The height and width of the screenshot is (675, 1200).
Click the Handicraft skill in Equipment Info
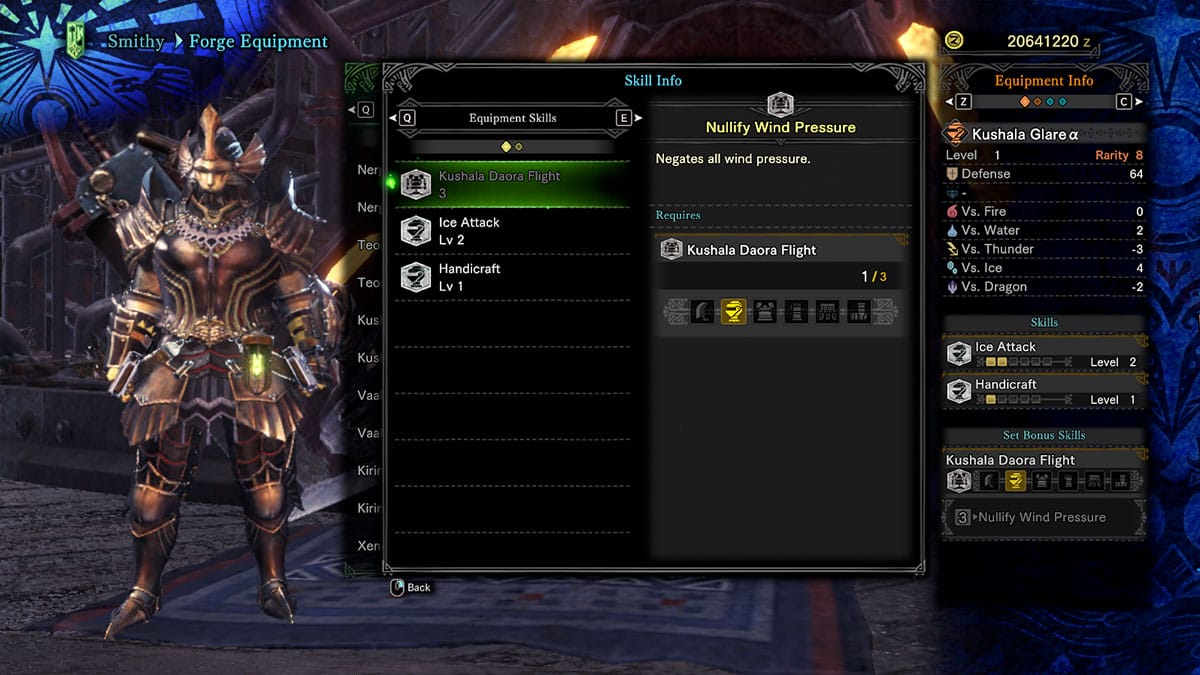click(1044, 391)
